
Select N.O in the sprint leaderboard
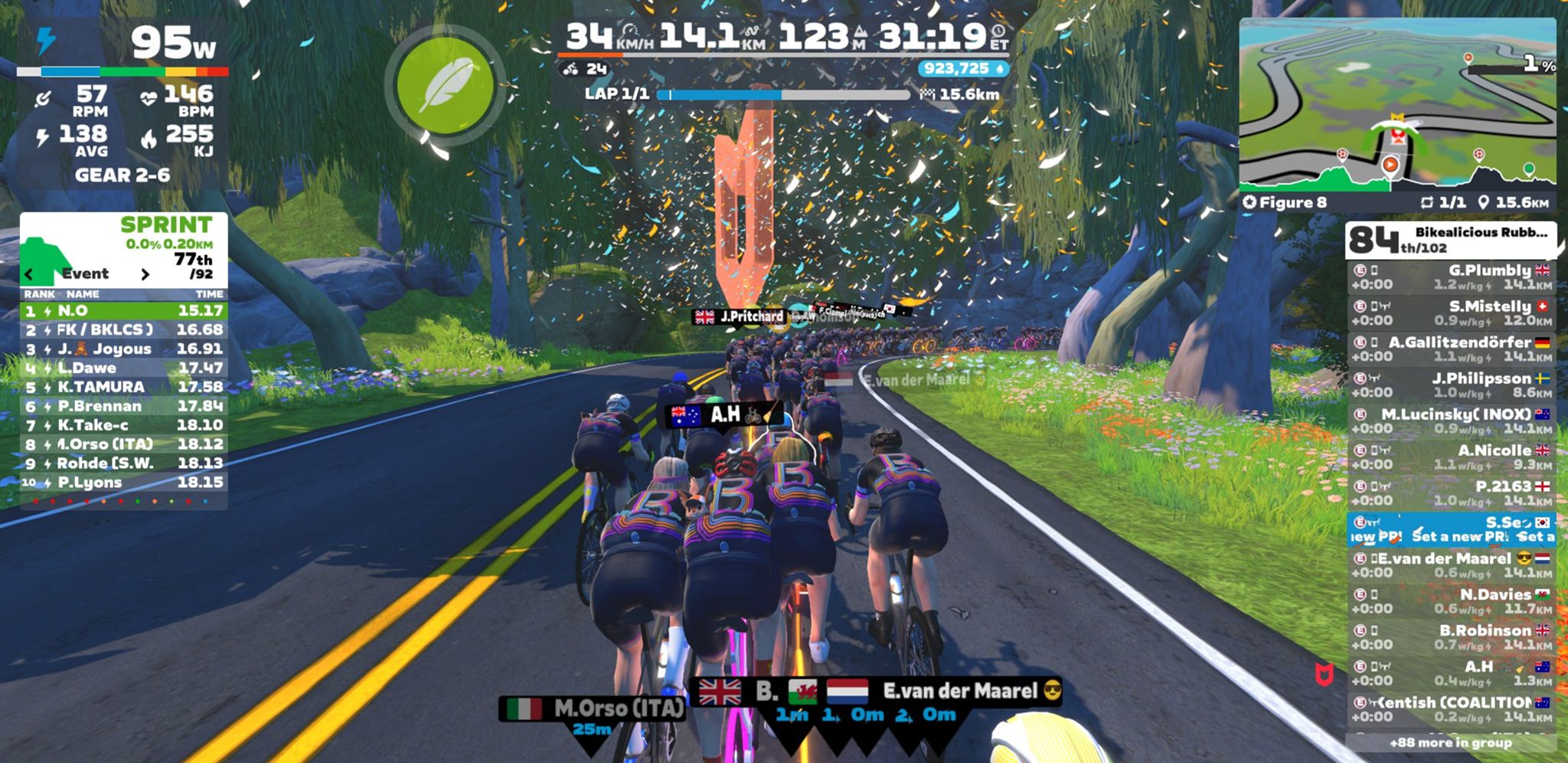pos(123,311)
